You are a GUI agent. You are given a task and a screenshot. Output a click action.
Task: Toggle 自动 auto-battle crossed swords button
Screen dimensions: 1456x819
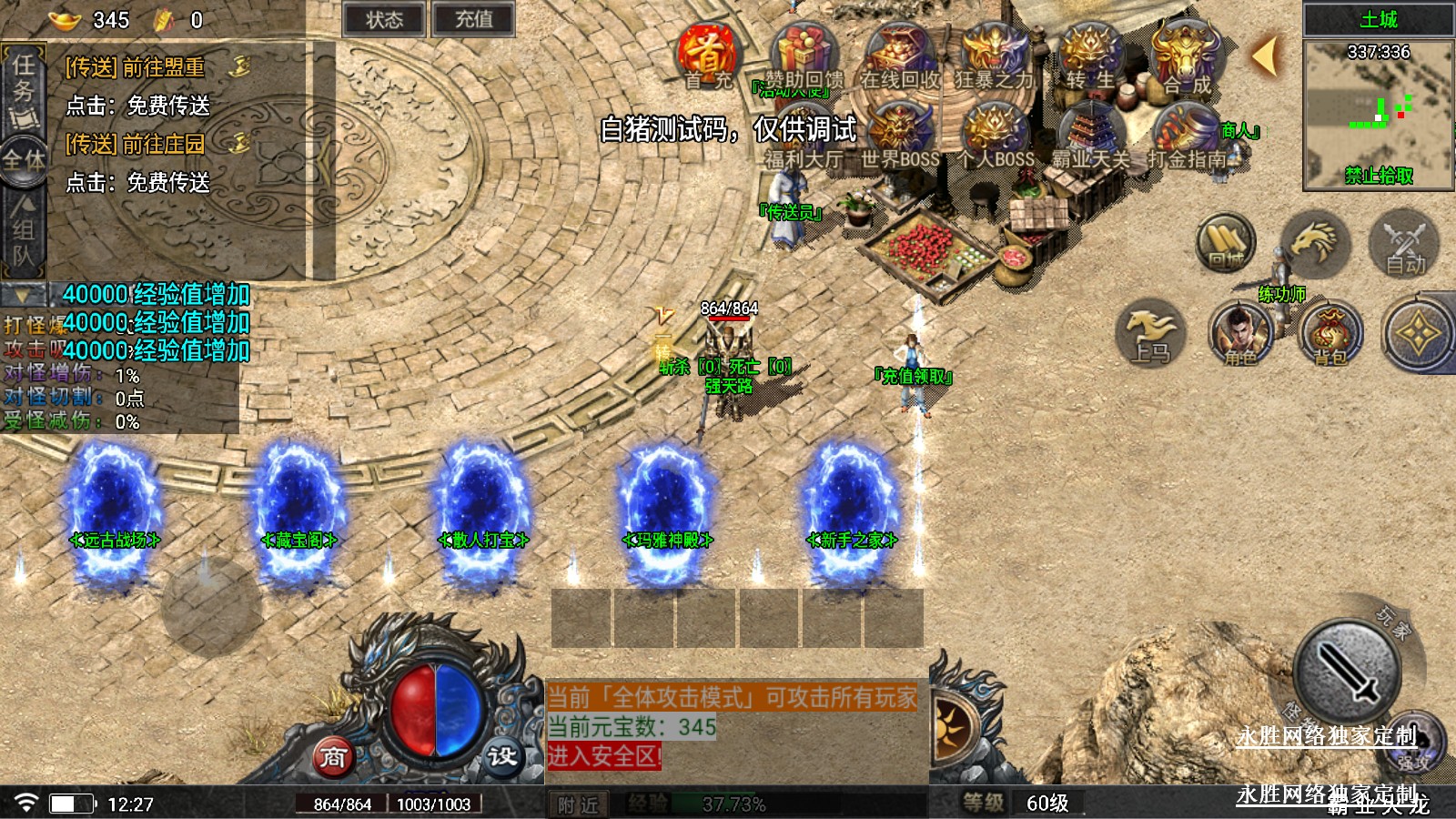(x=1404, y=244)
